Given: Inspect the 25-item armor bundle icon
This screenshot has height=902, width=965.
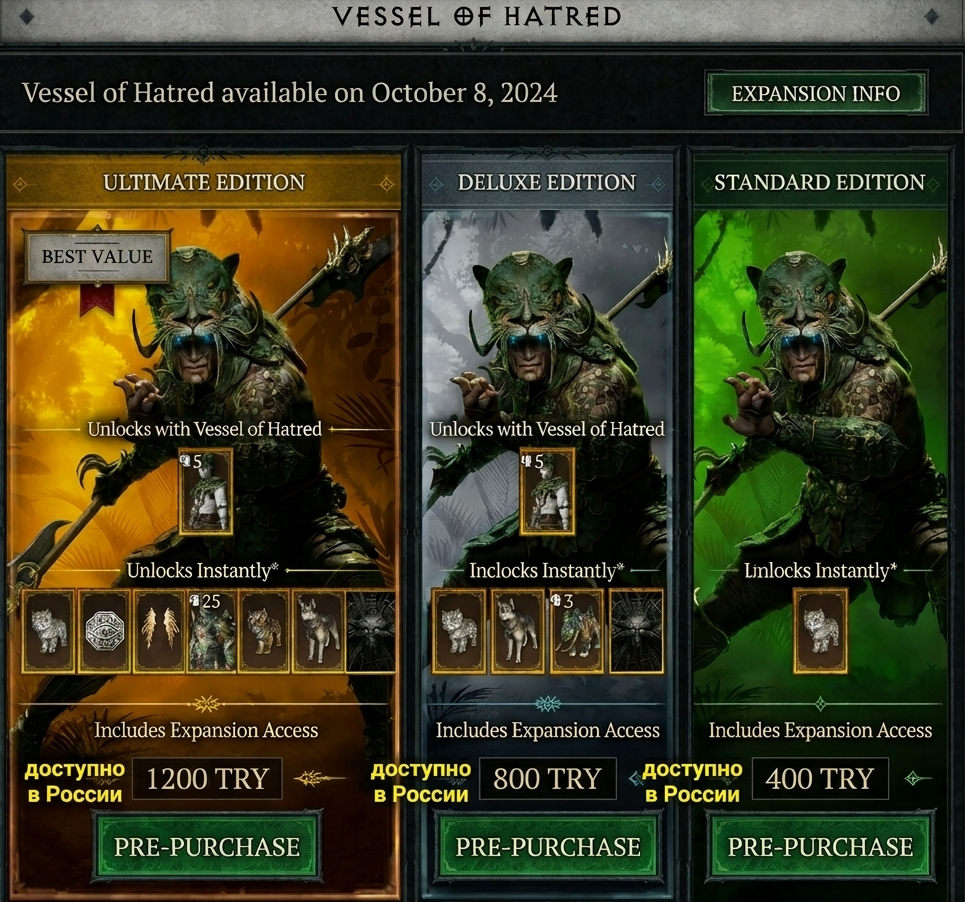Looking at the screenshot, I should [x=211, y=632].
